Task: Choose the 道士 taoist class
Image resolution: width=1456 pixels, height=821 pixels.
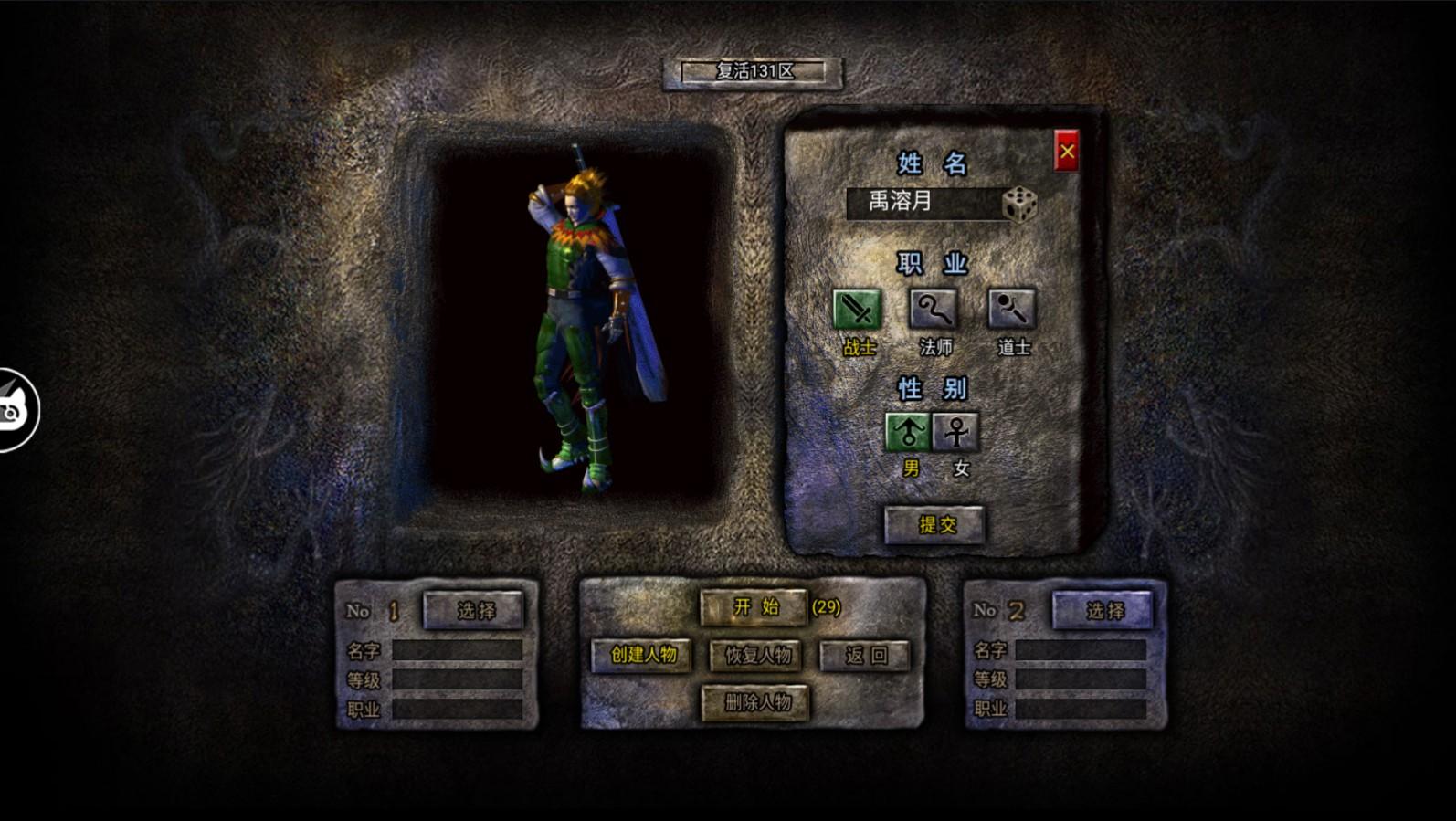Action: [1011, 310]
